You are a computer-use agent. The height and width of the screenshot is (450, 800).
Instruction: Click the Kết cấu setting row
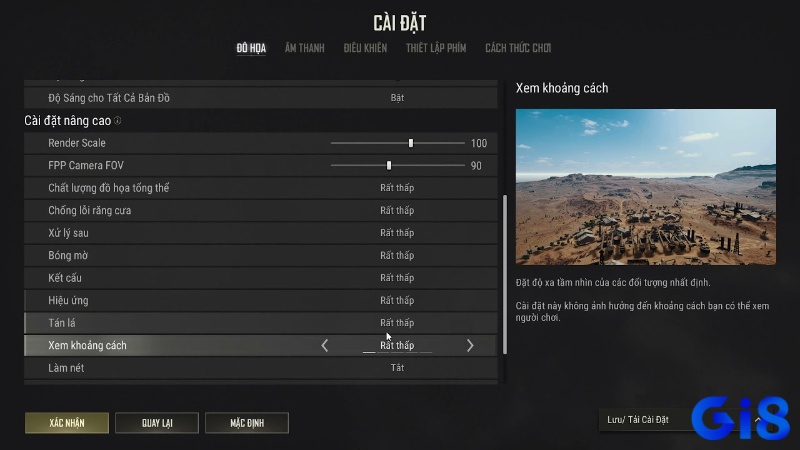260,278
